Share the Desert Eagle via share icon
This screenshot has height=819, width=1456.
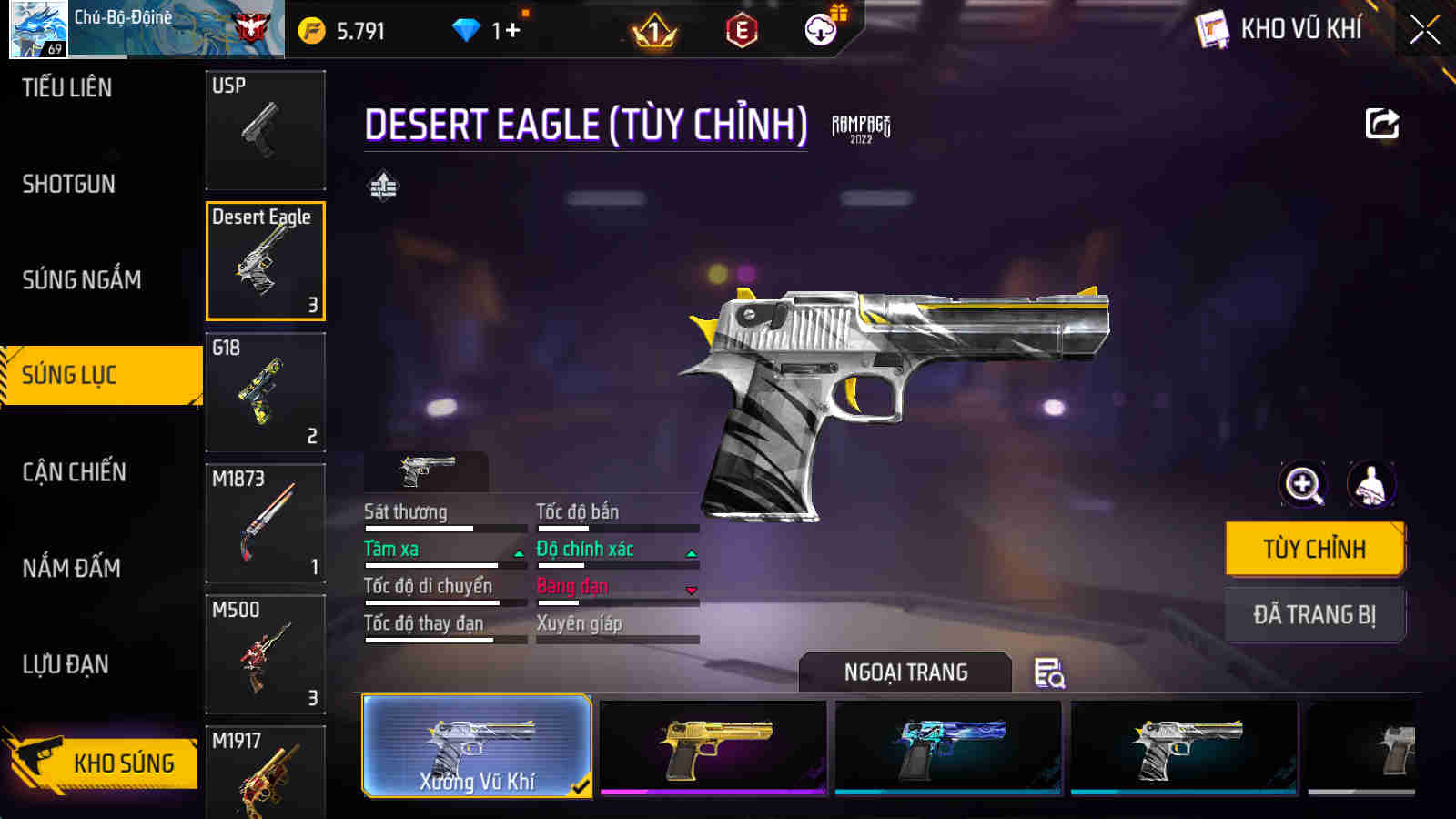coord(1381,124)
